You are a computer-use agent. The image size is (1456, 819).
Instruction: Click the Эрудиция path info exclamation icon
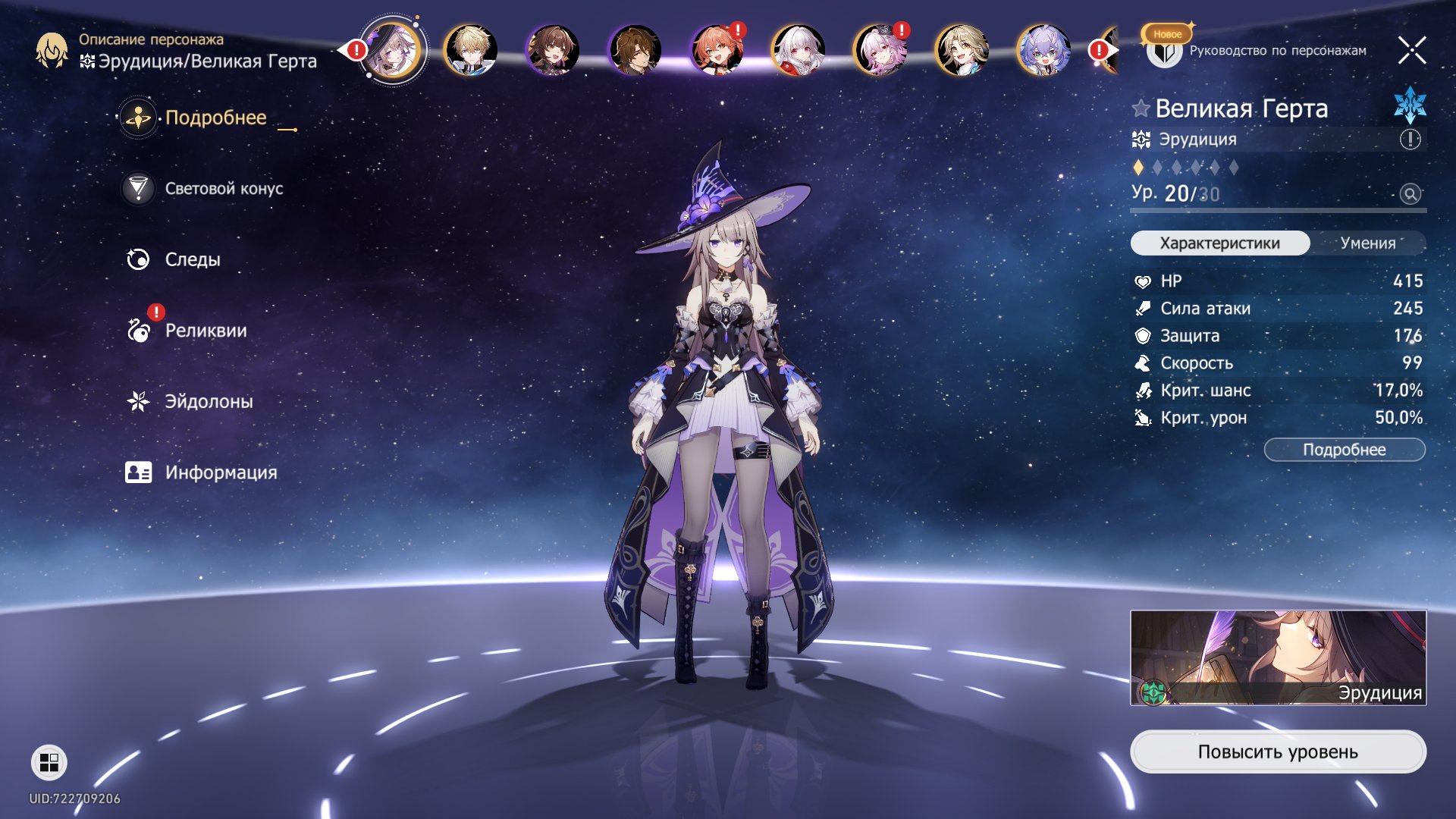point(1410,140)
